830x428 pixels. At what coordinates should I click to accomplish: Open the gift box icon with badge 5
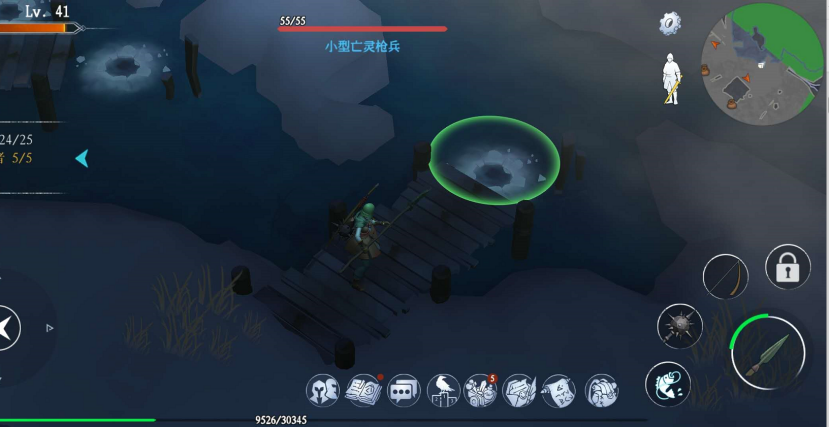[481, 391]
